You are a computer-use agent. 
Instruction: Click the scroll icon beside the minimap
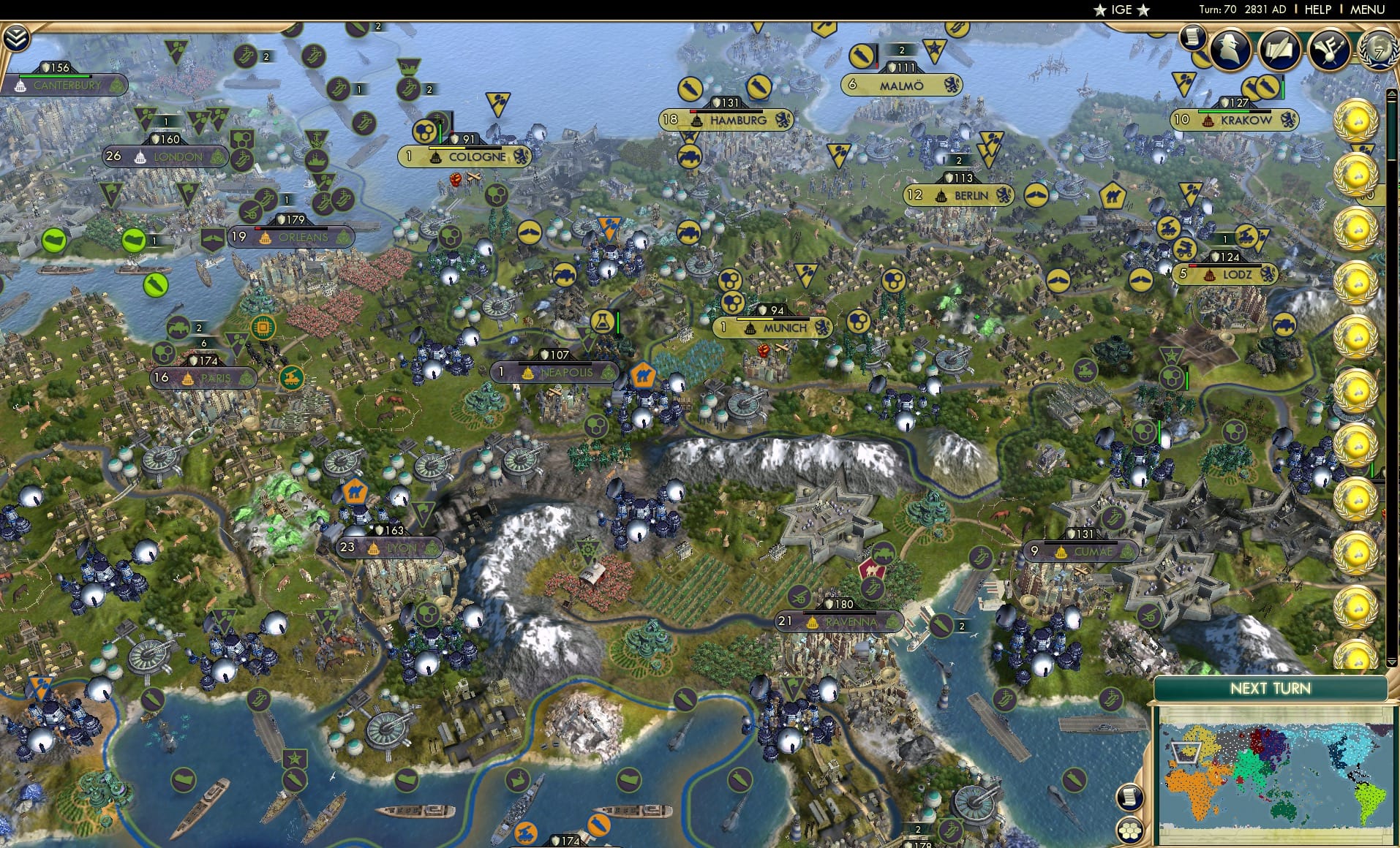(x=1130, y=799)
